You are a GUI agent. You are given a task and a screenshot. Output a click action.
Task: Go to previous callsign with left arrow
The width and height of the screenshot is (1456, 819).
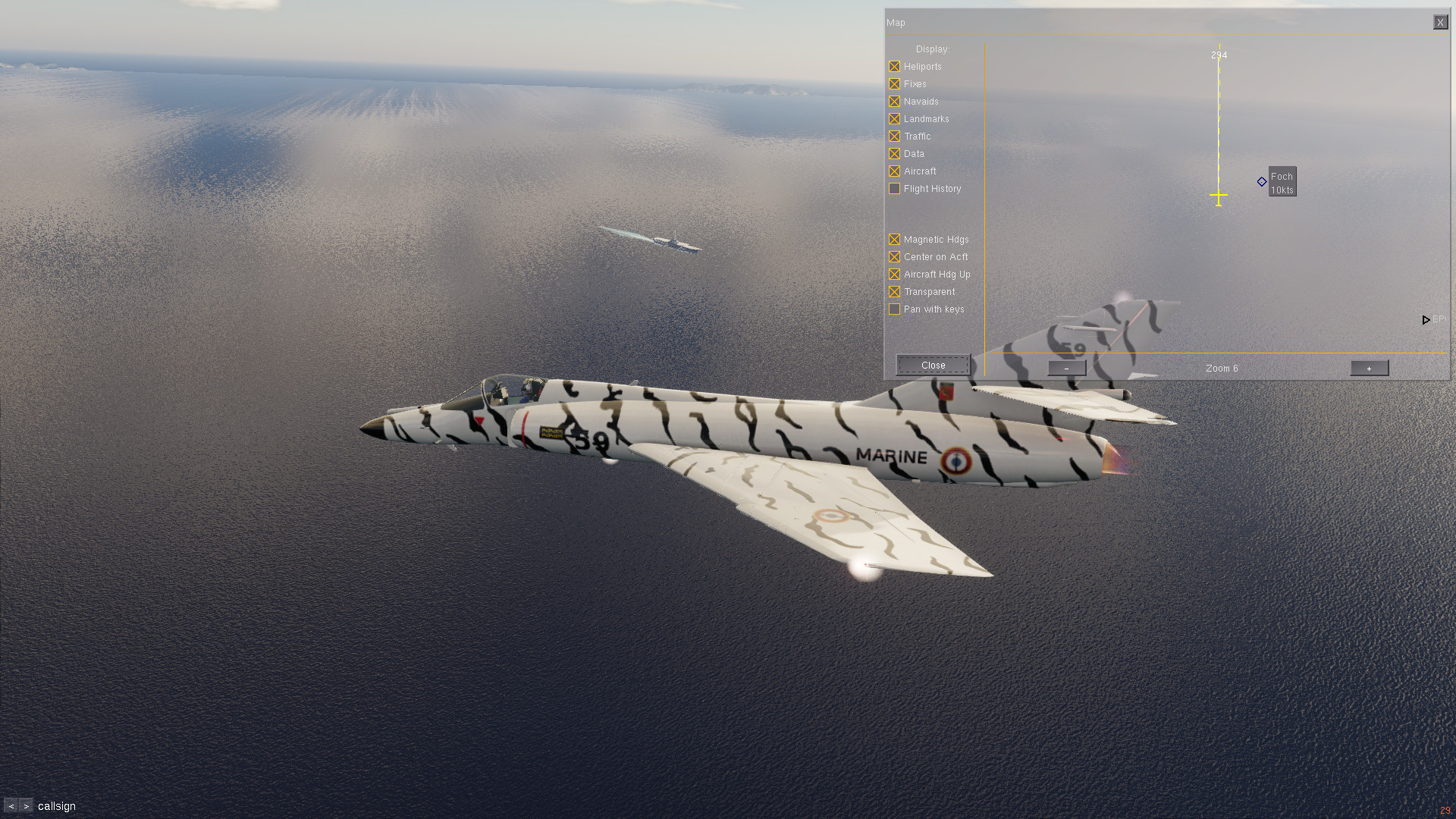click(x=11, y=806)
